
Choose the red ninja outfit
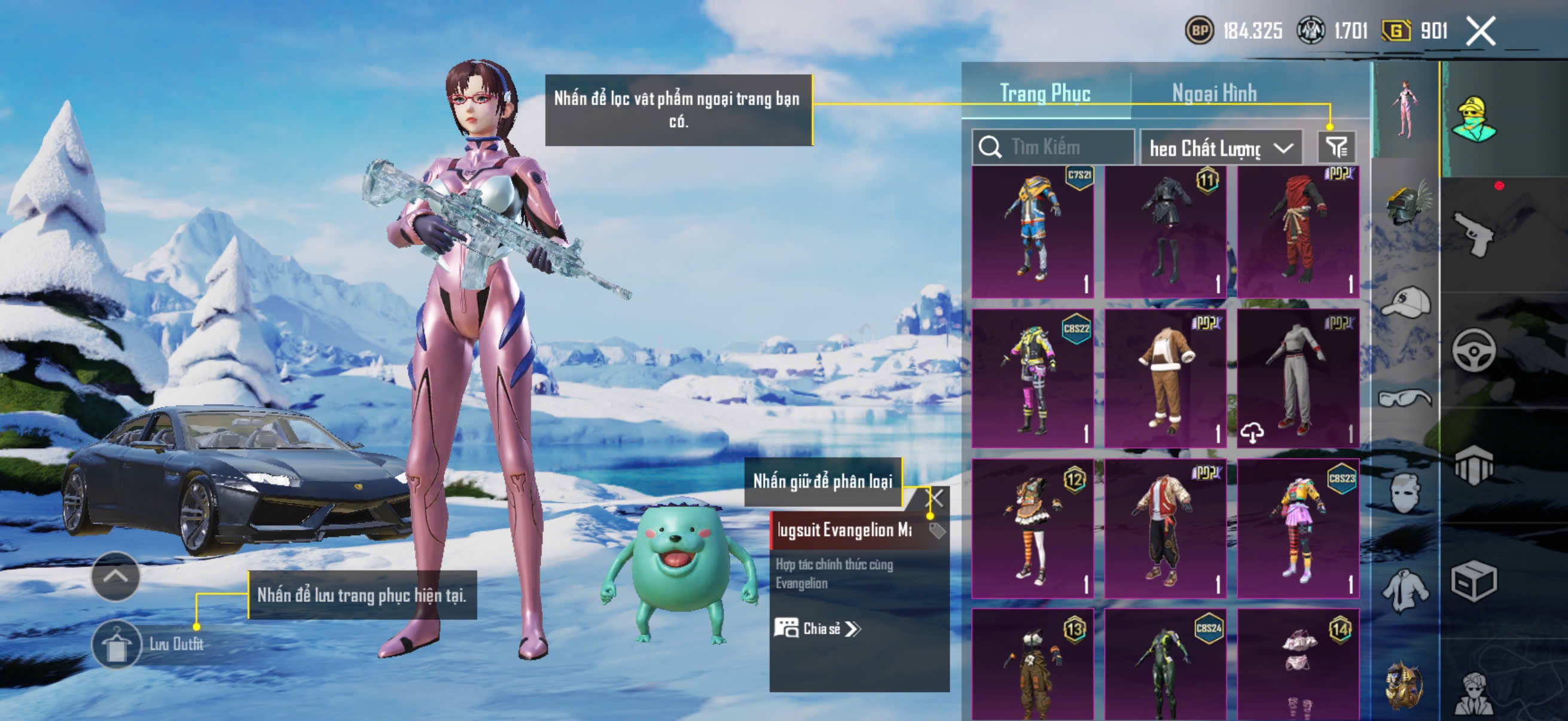coord(1298,231)
